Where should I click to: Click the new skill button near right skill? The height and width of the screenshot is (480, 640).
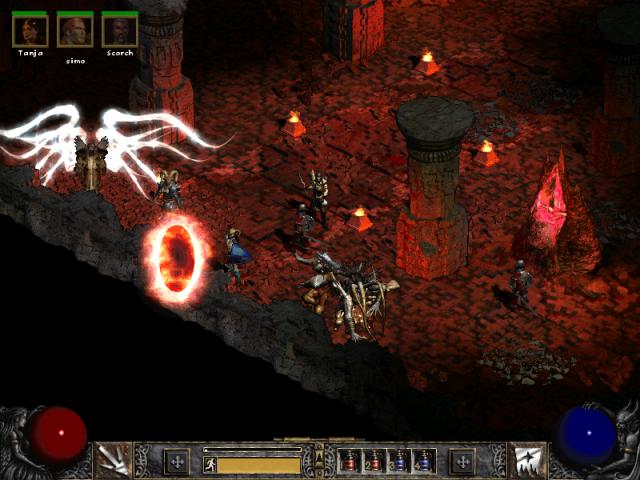pyautogui.click(x=462, y=461)
